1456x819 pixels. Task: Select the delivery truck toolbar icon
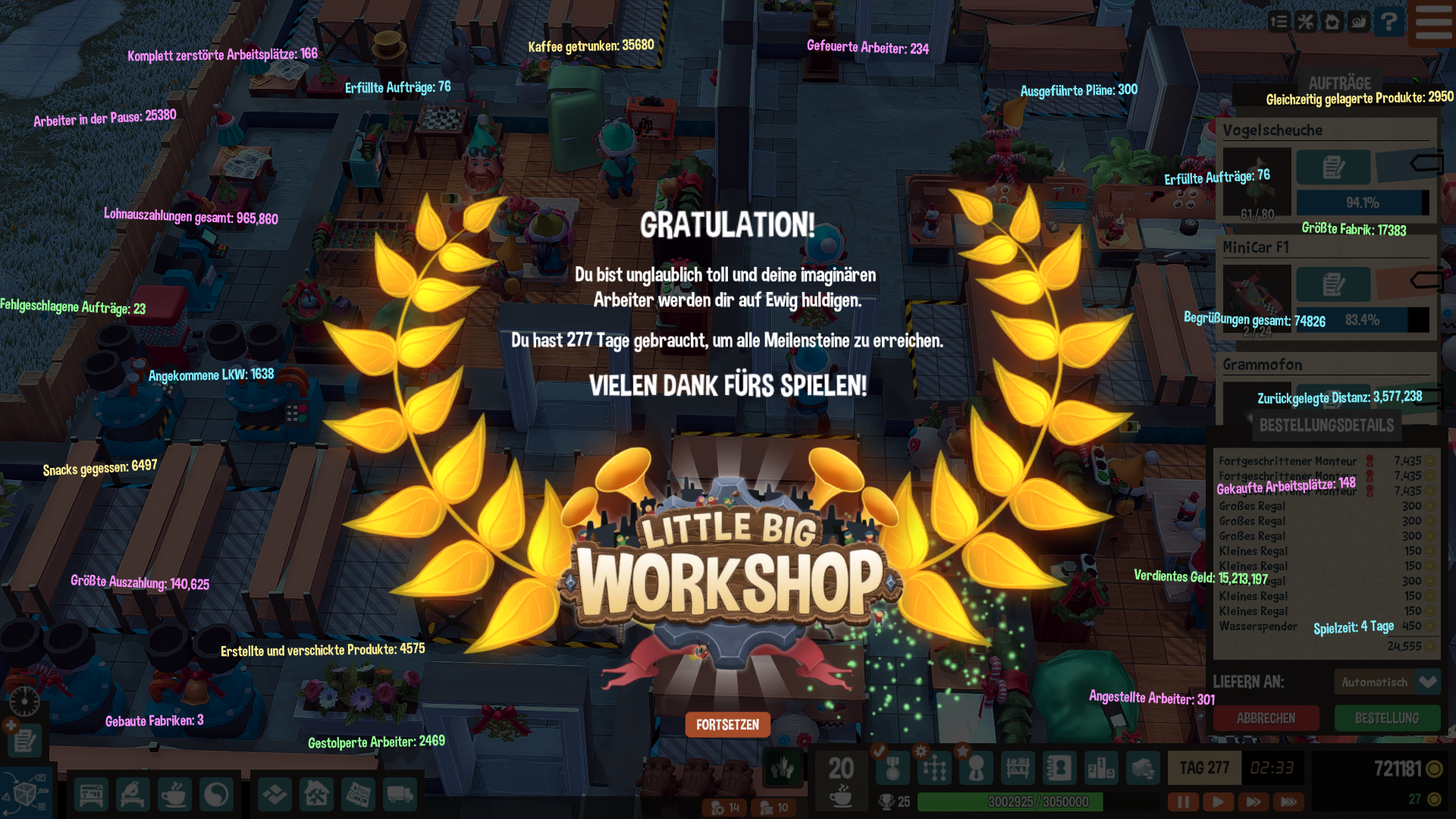400,795
